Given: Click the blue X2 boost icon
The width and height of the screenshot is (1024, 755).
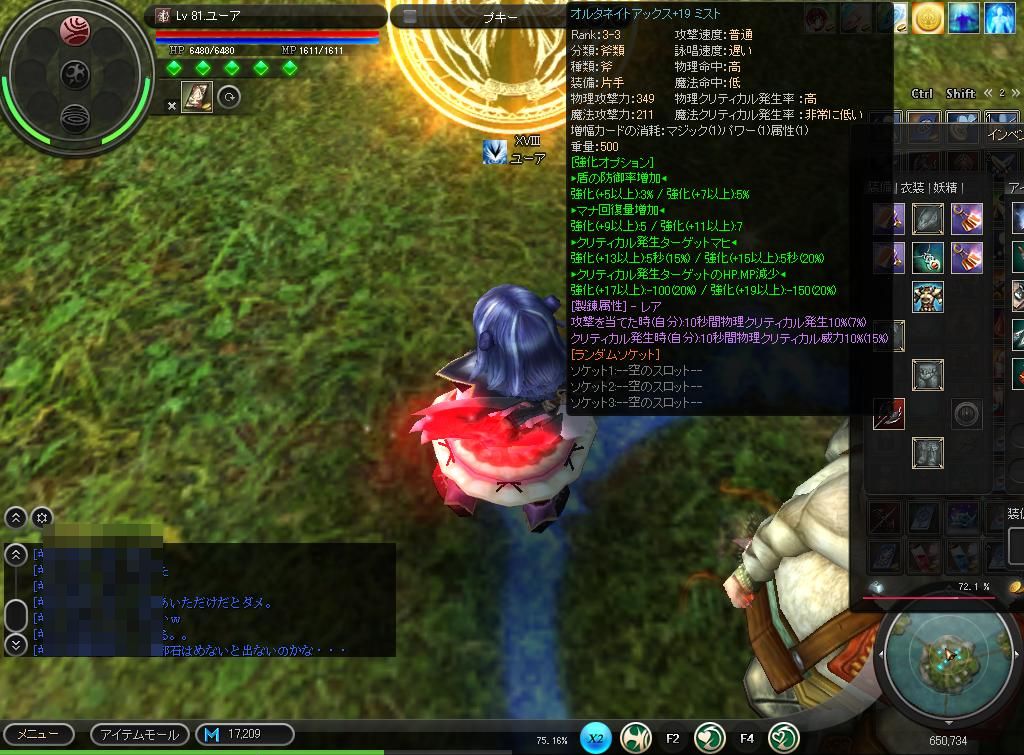Looking at the screenshot, I should click(x=596, y=739).
